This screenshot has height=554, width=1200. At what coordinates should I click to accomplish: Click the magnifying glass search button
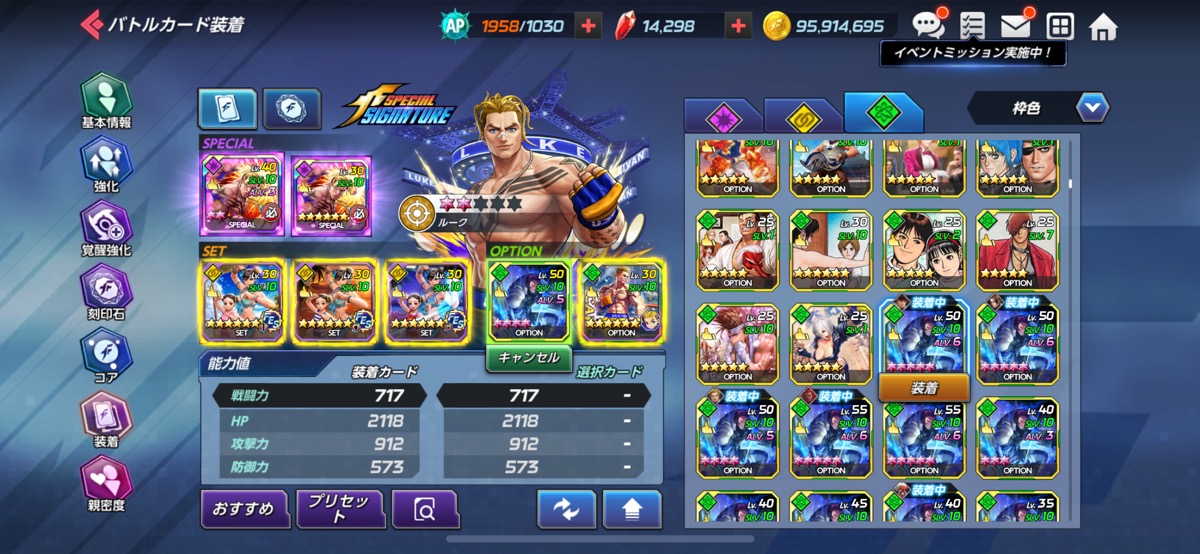[425, 509]
